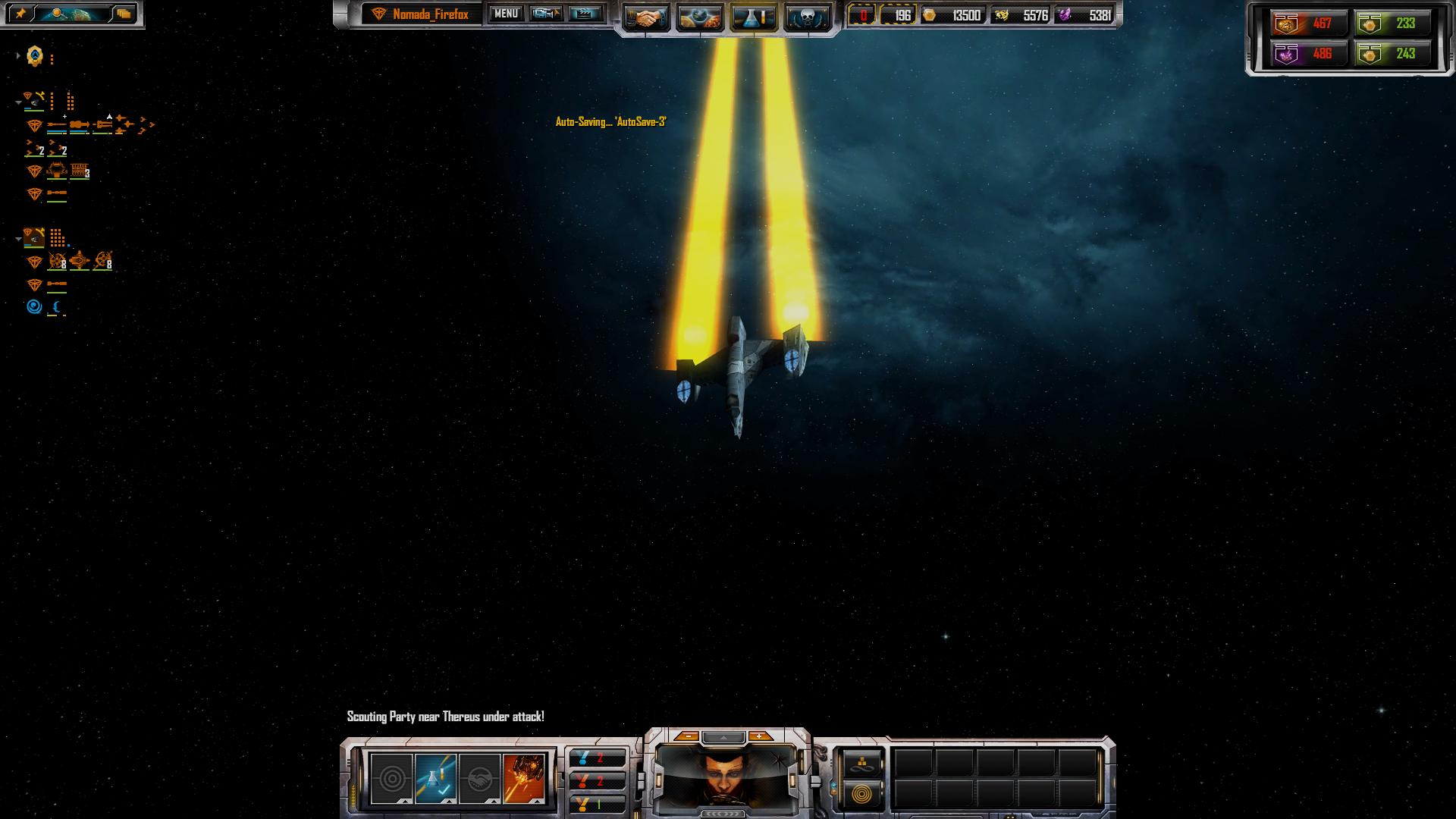The height and width of the screenshot is (819, 1456).
Task: Click the infinity stack command button
Action: [864, 763]
